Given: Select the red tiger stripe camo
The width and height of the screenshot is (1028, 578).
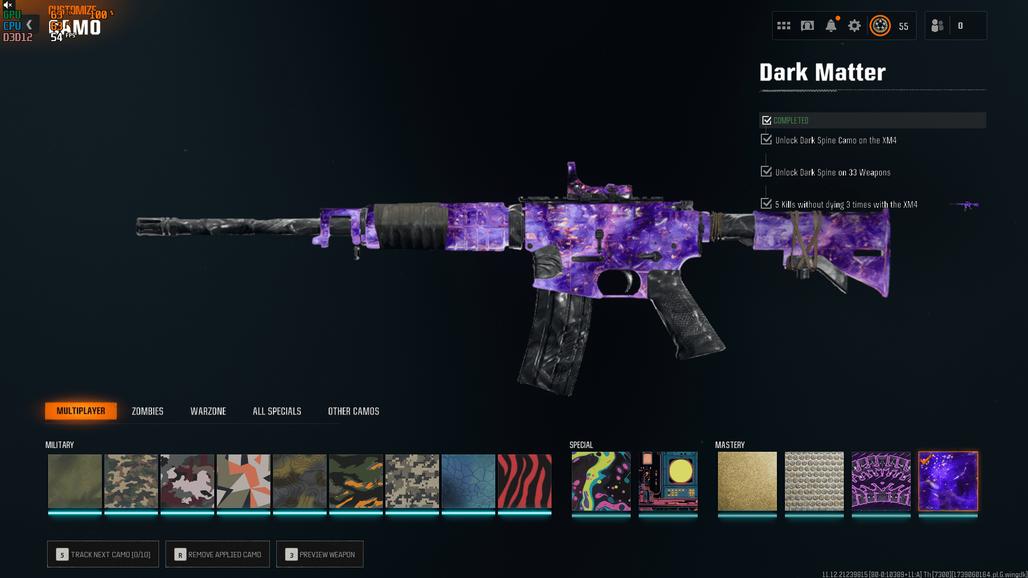Looking at the screenshot, I should (x=525, y=482).
